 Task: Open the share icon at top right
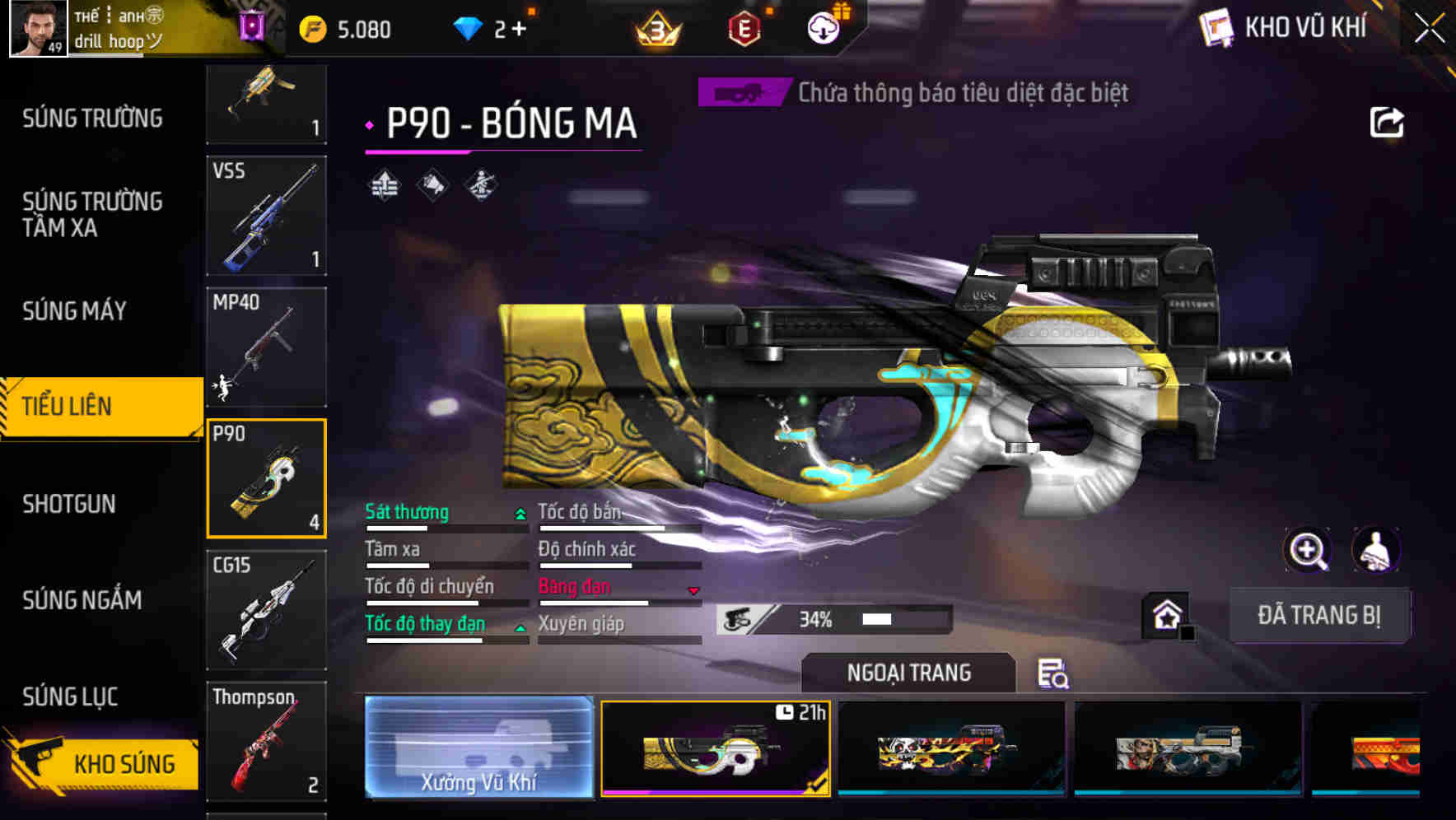click(1388, 121)
